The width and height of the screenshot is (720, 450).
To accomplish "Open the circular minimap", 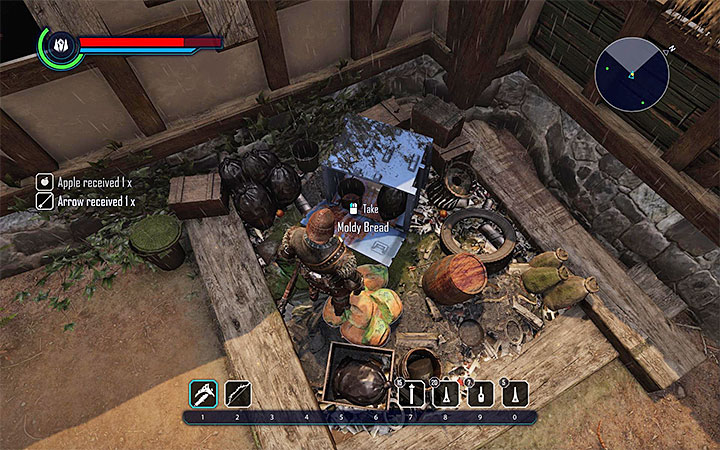I will click(631, 73).
